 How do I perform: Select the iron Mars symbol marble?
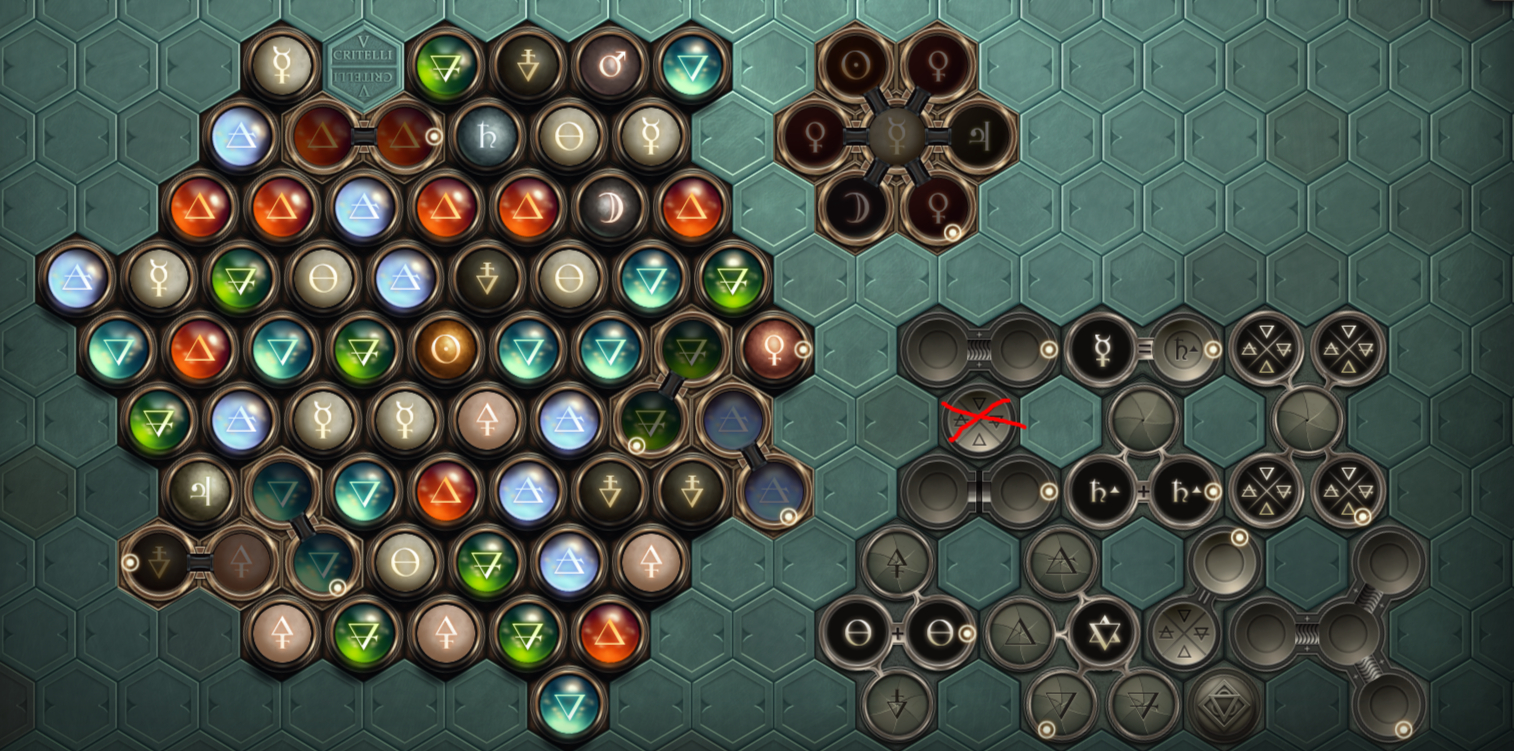point(610,67)
